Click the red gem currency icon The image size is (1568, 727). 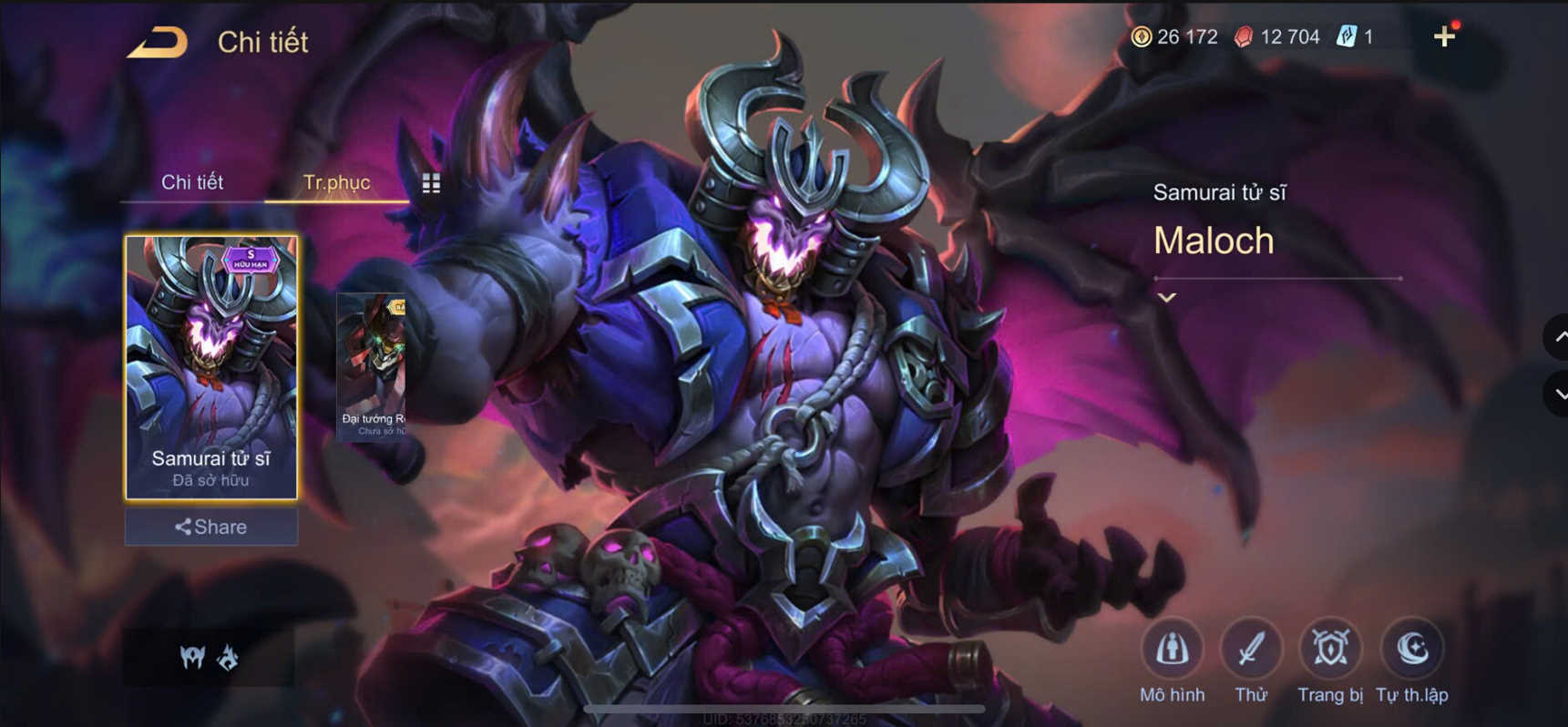(1245, 36)
